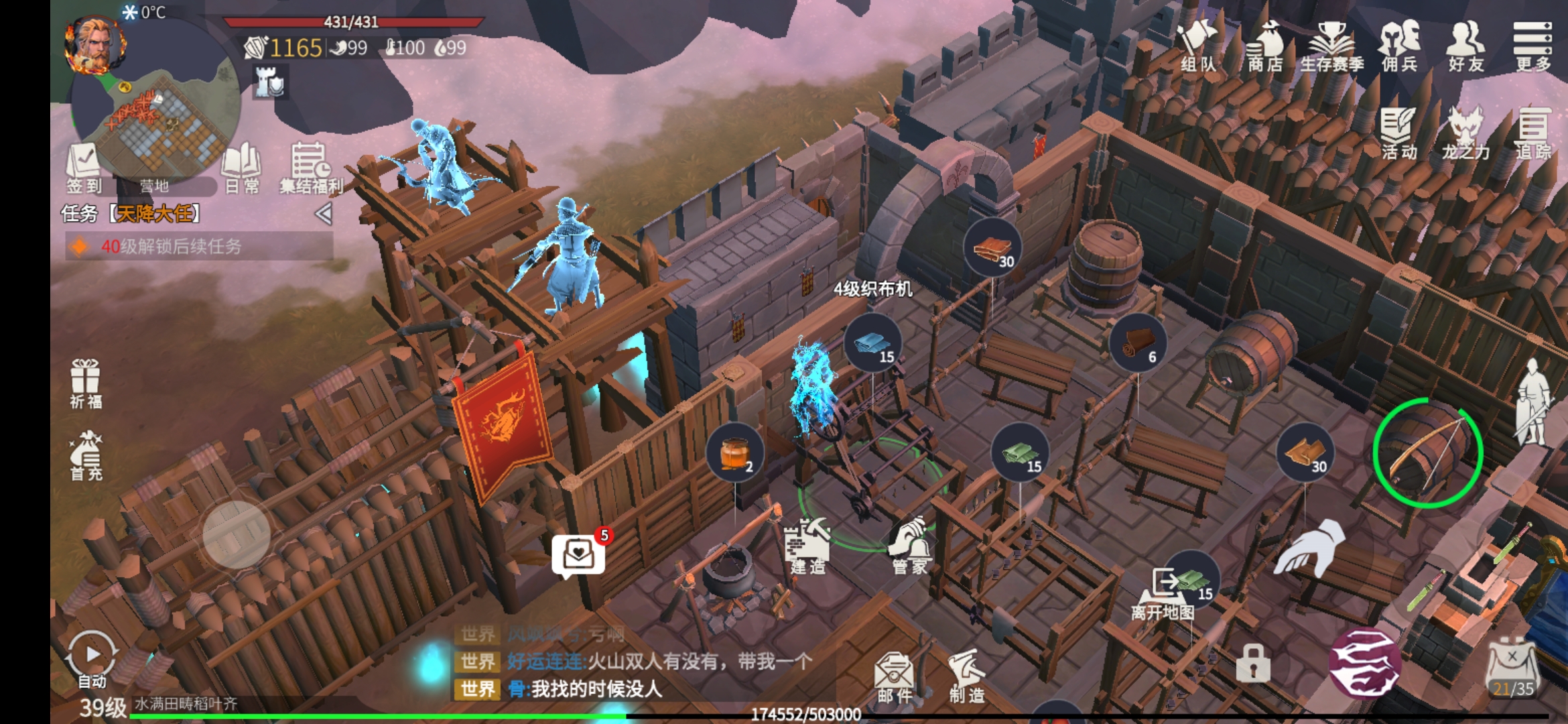Screen dimensions: 1568x724
Task: Open the 活动 events panel
Action: coord(1399,133)
